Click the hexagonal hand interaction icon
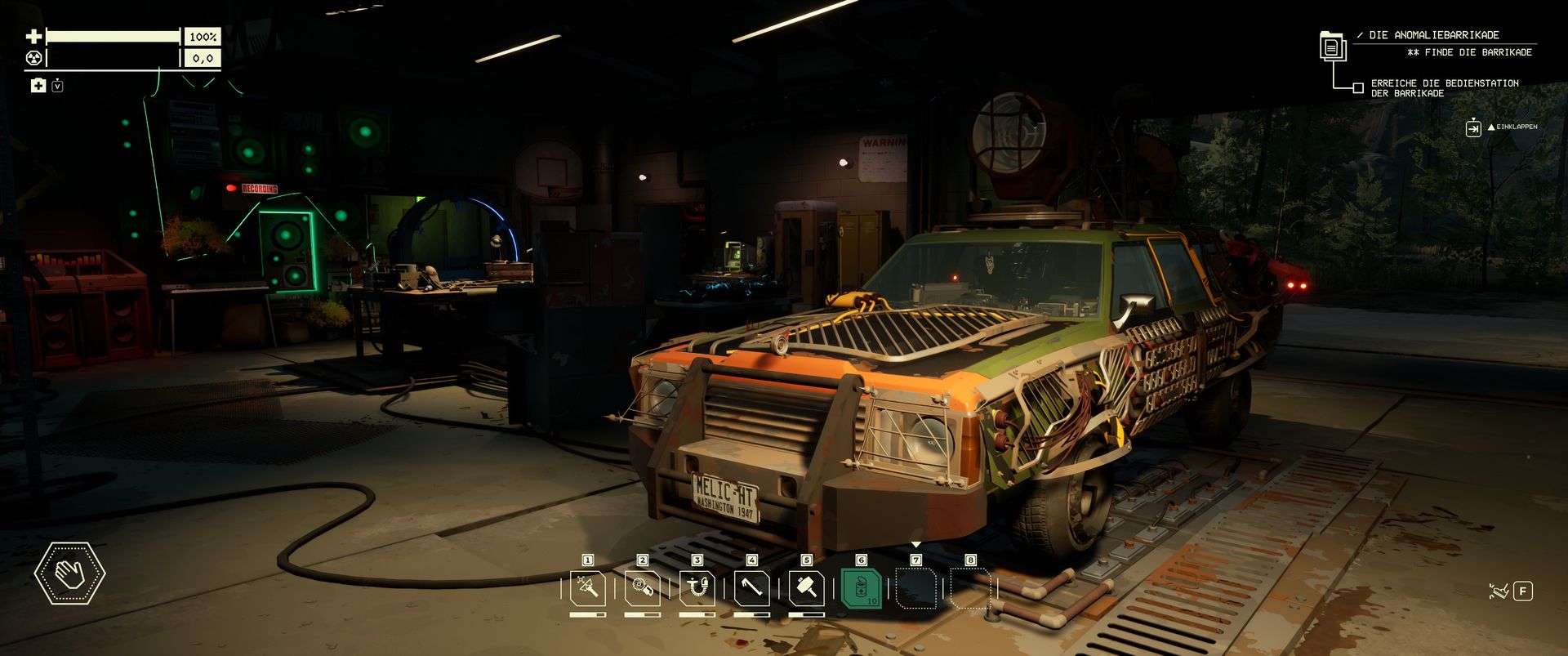 [69, 573]
